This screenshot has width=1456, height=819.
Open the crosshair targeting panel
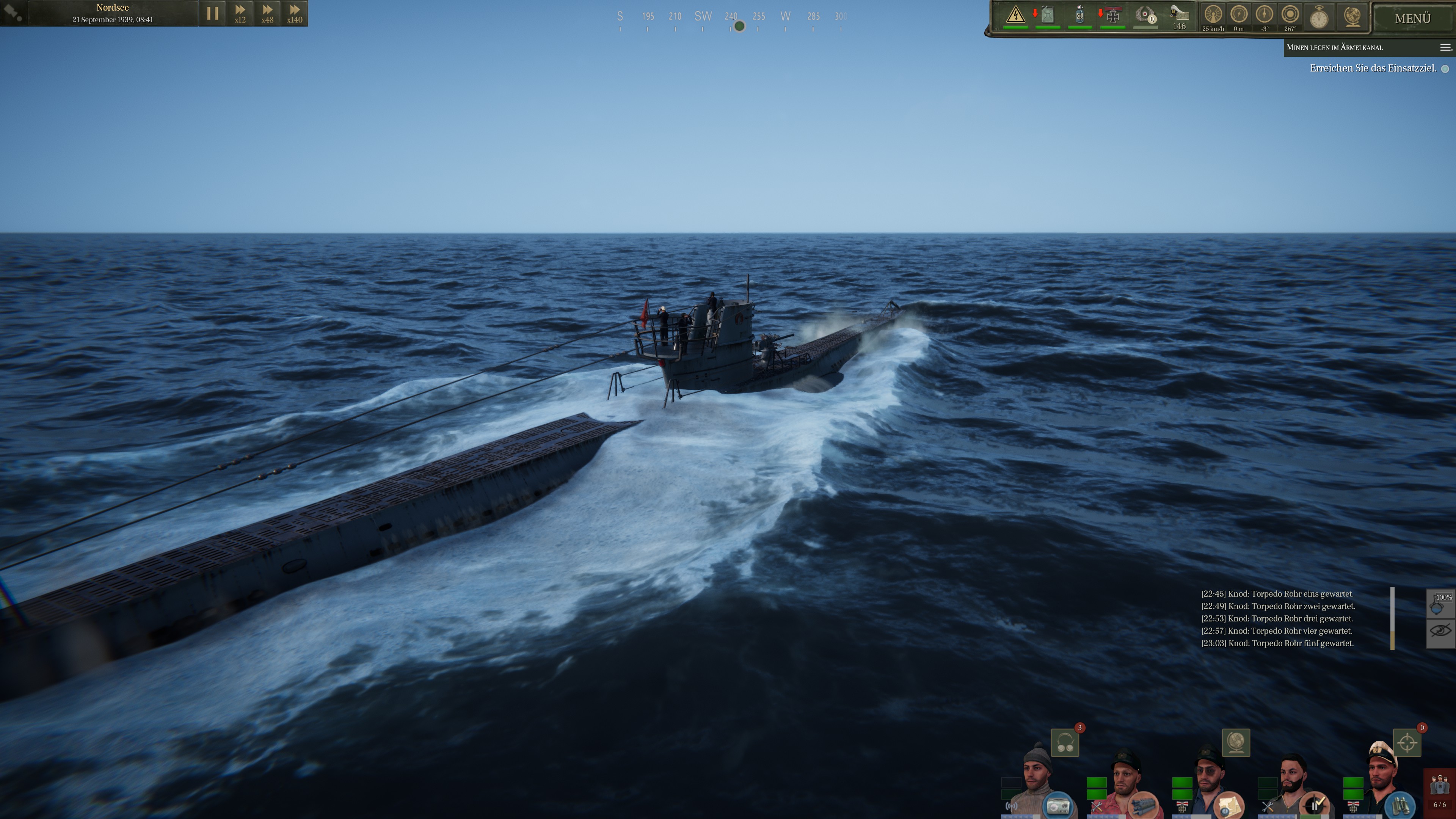[1407, 743]
